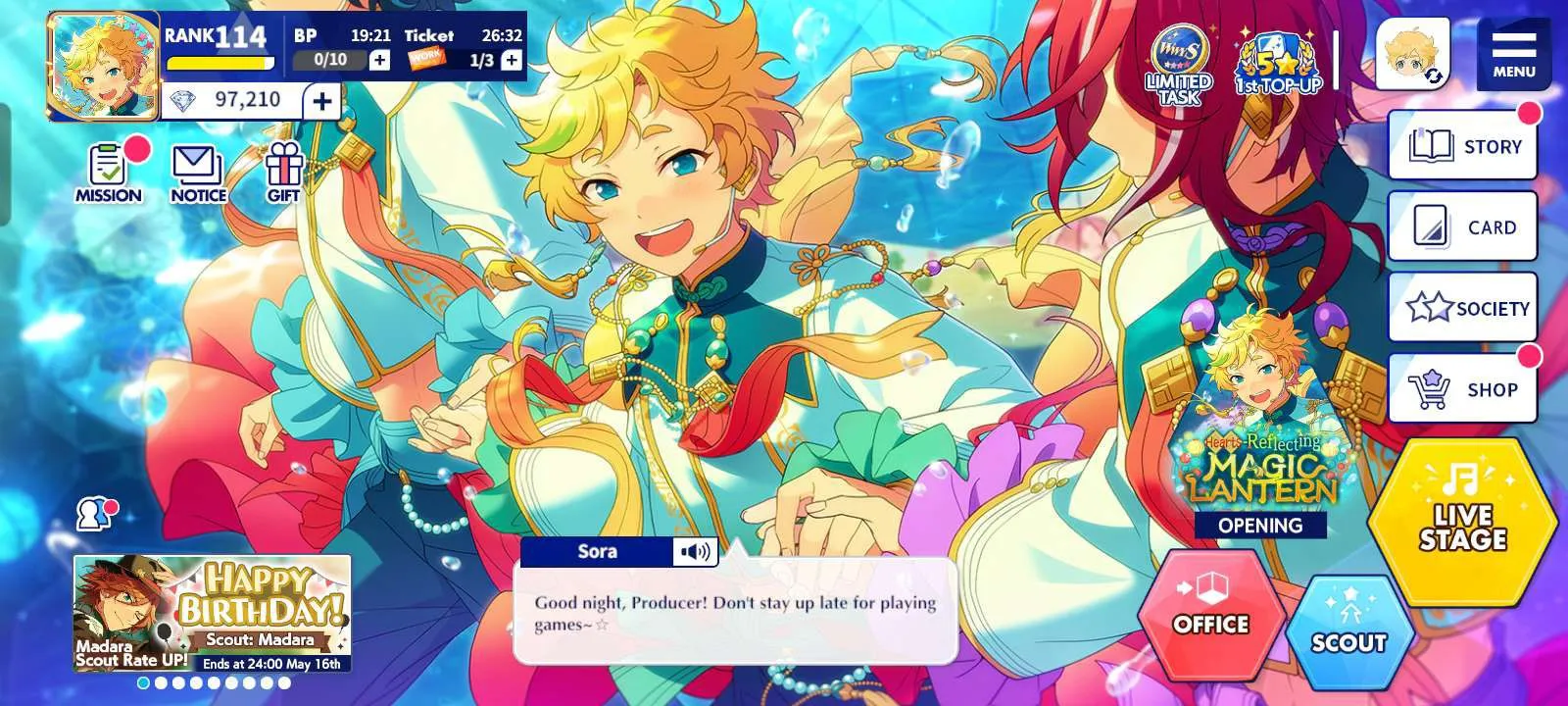Open the Mission list
Screen dimensions: 1568x706
[109, 172]
